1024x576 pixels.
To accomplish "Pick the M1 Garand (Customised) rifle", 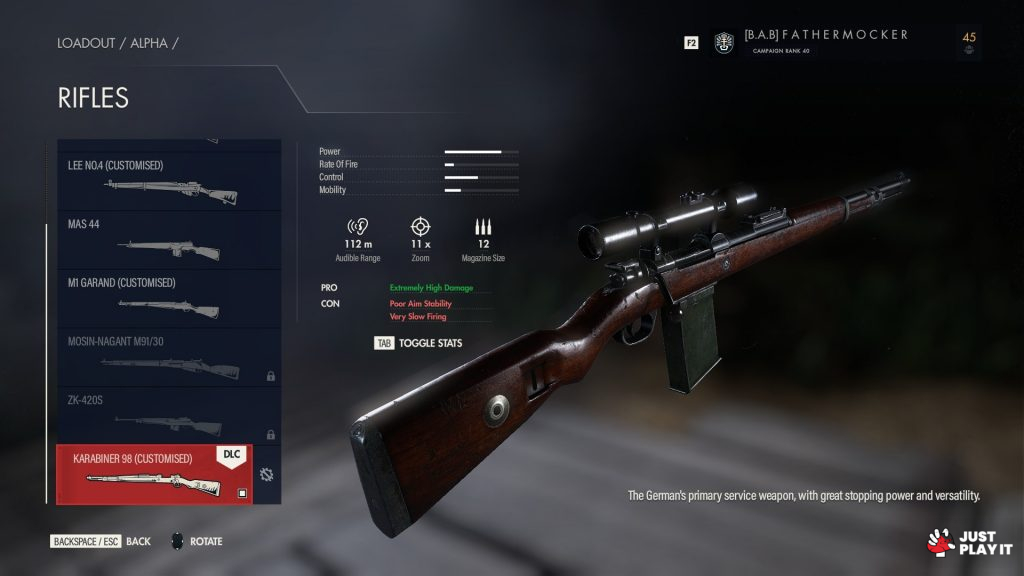I will pos(168,298).
